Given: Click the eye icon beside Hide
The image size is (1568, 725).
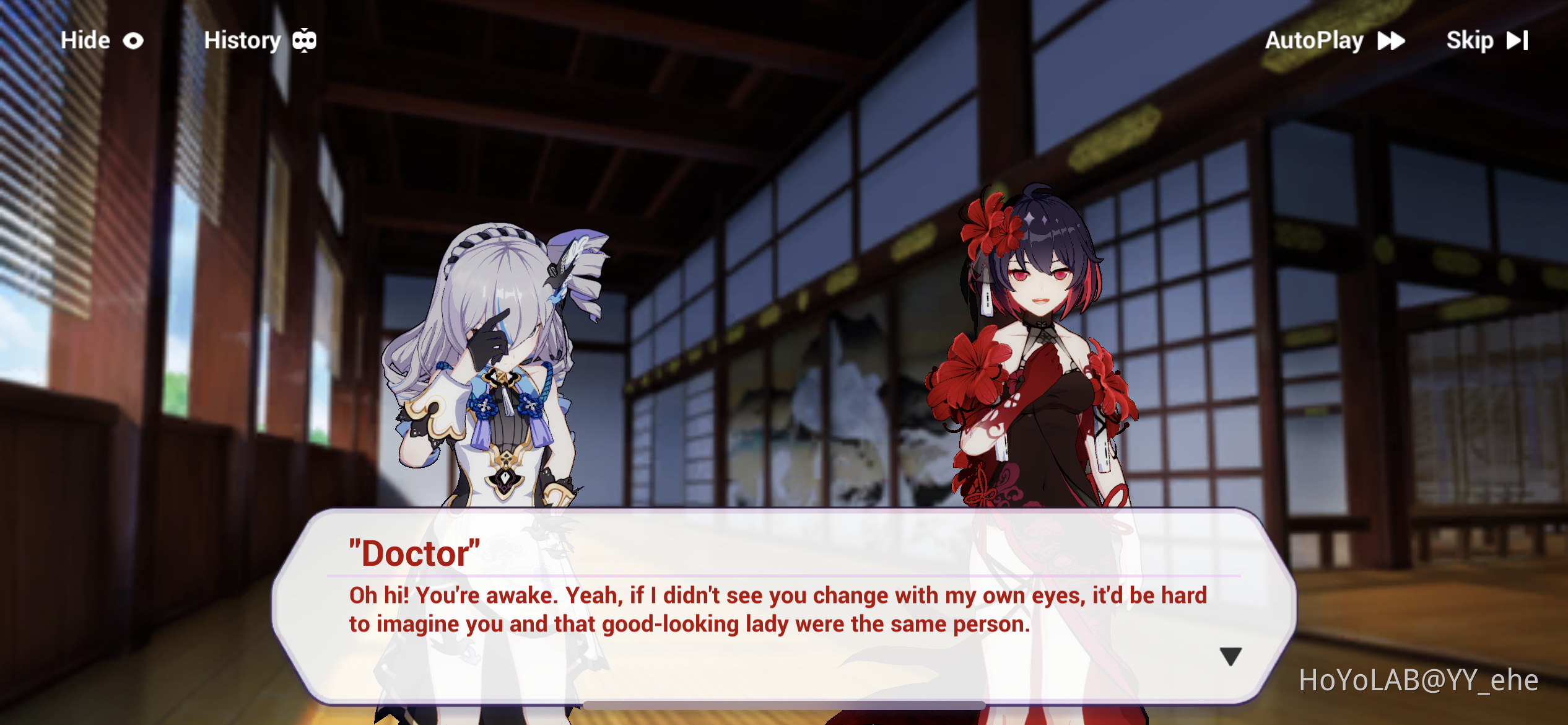Looking at the screenshot, I should coord(132,40).
